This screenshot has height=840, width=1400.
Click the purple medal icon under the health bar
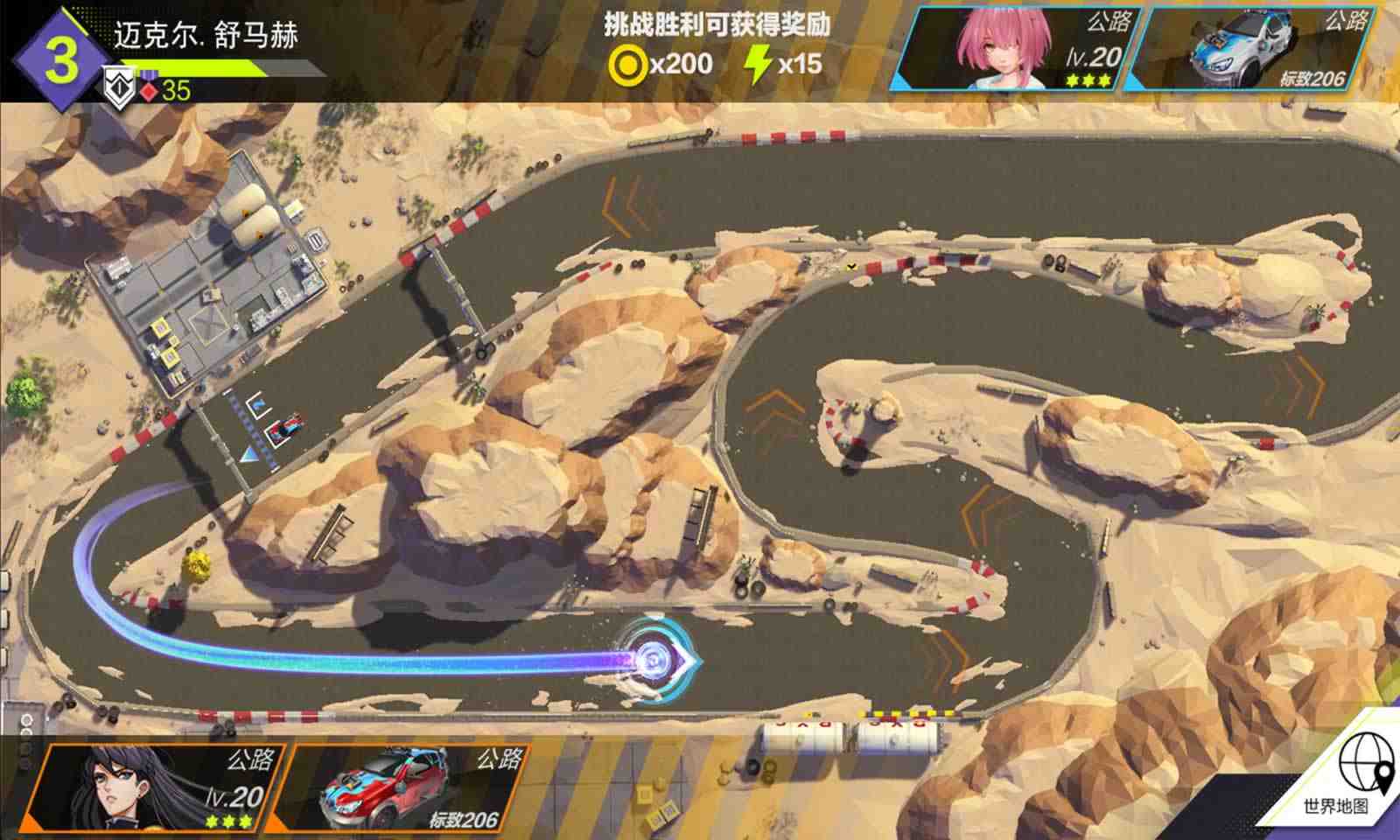coord(150,75)
